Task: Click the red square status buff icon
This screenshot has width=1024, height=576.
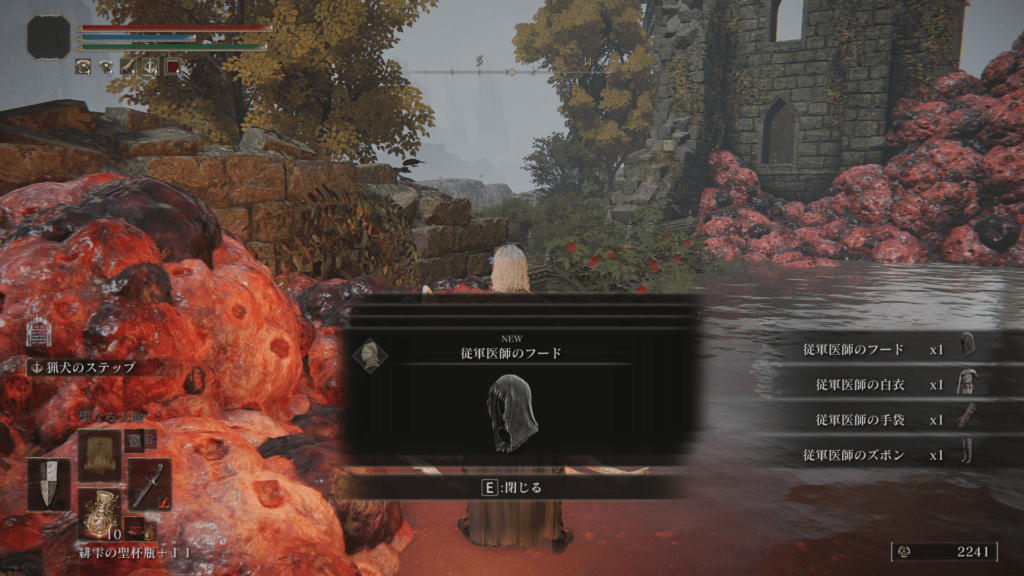Action: [x=172, y=67]
